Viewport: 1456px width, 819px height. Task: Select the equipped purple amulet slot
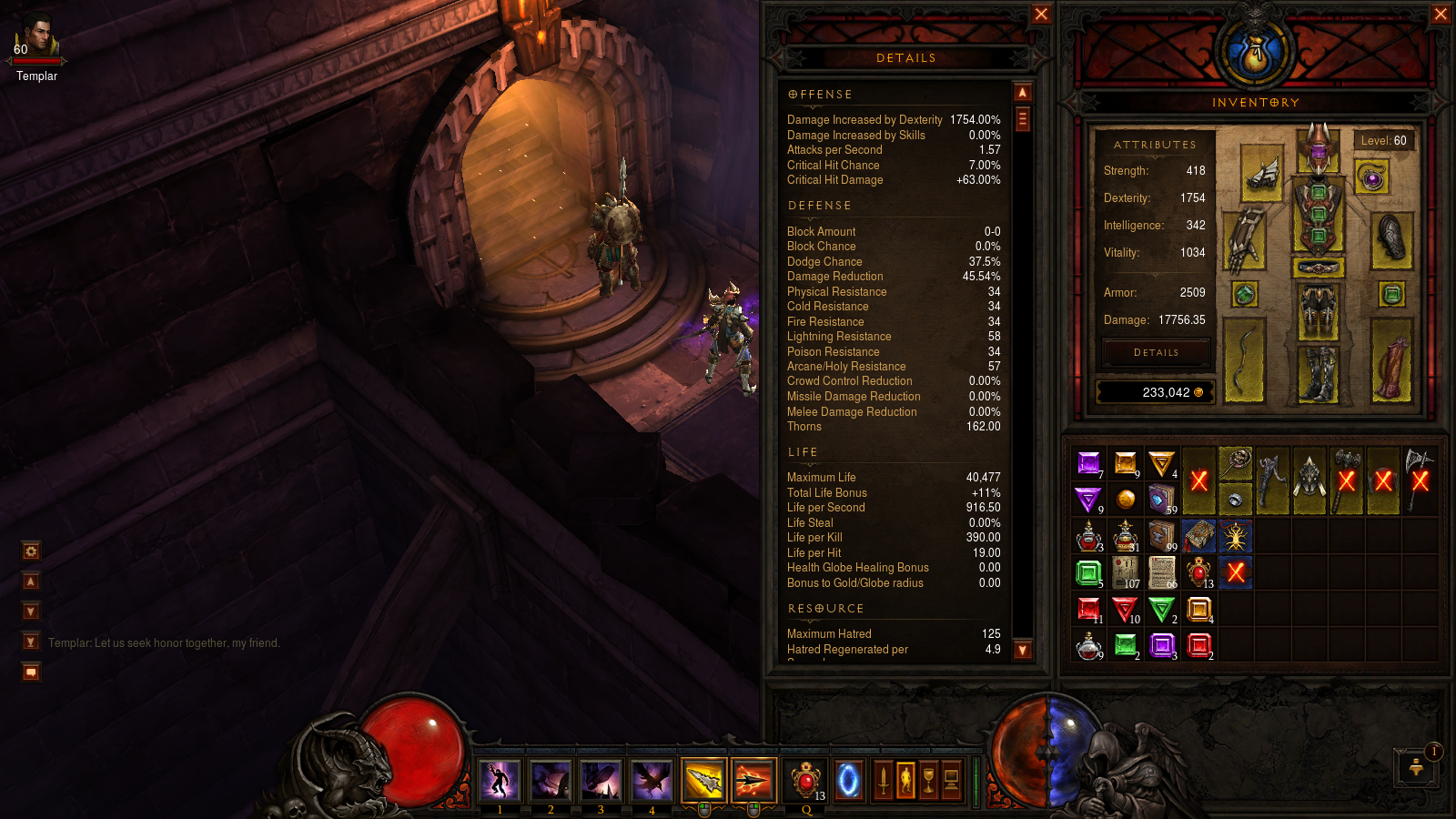1371,177
